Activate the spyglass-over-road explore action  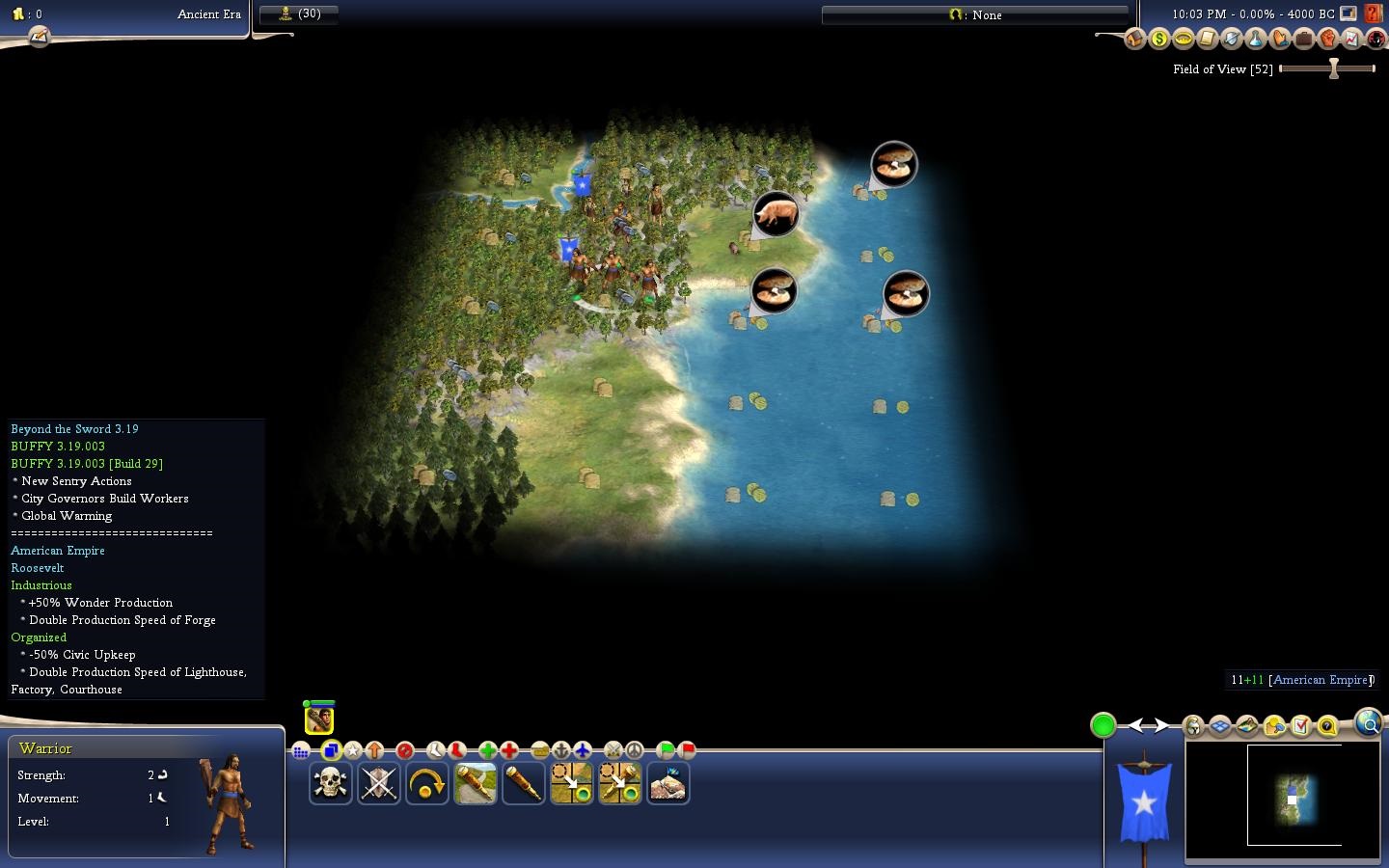[475, 783]
